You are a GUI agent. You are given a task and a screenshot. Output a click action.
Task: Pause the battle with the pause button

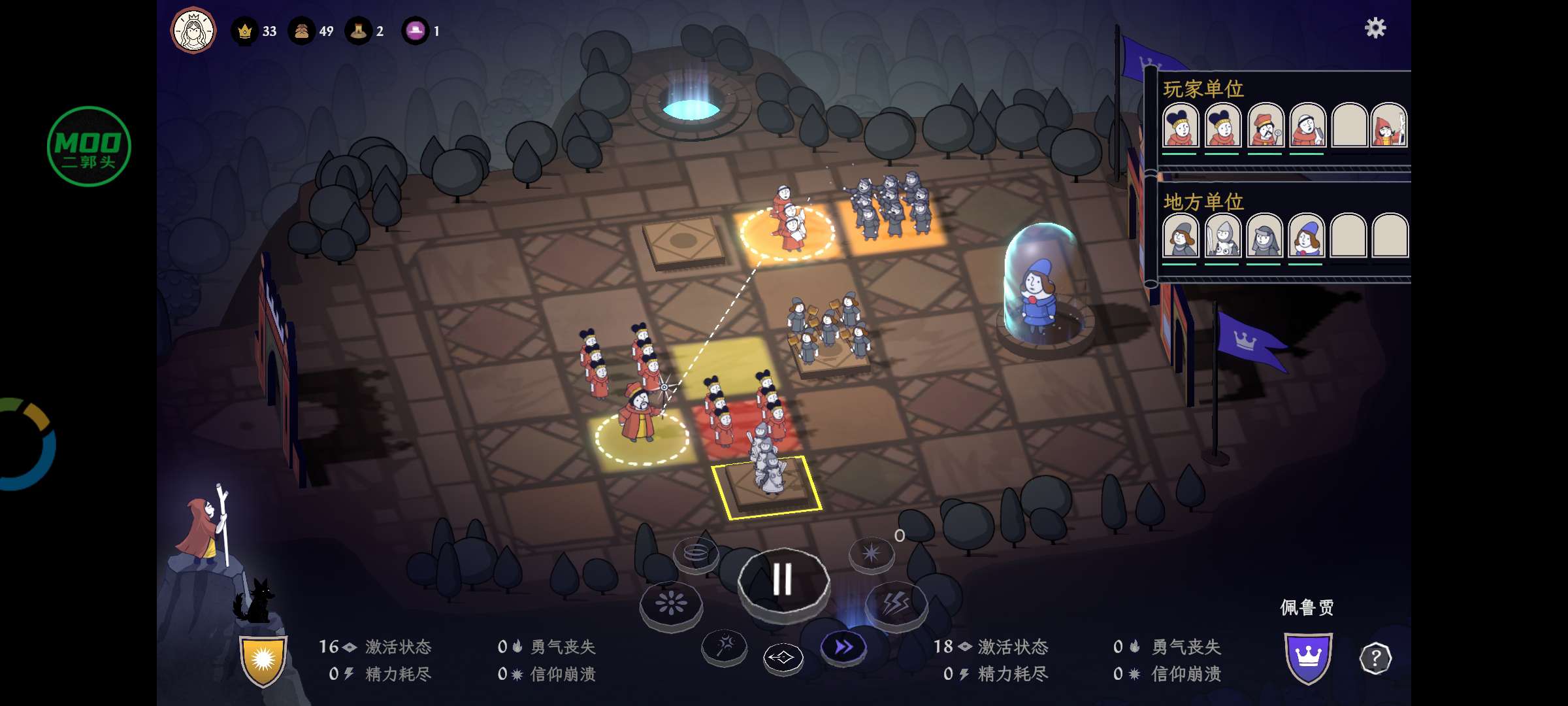click(783, 577)
